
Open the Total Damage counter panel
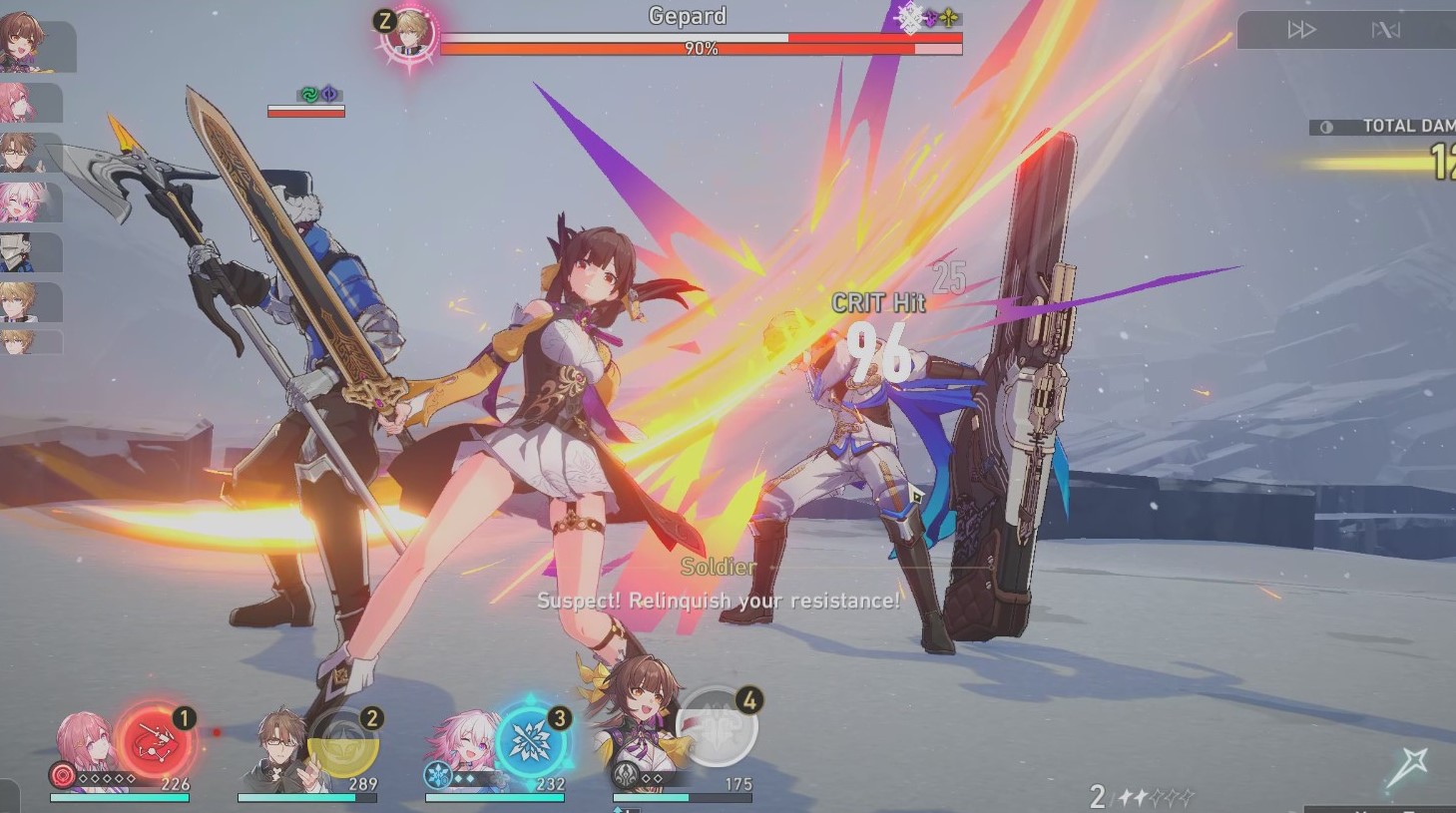[1397, 126]
